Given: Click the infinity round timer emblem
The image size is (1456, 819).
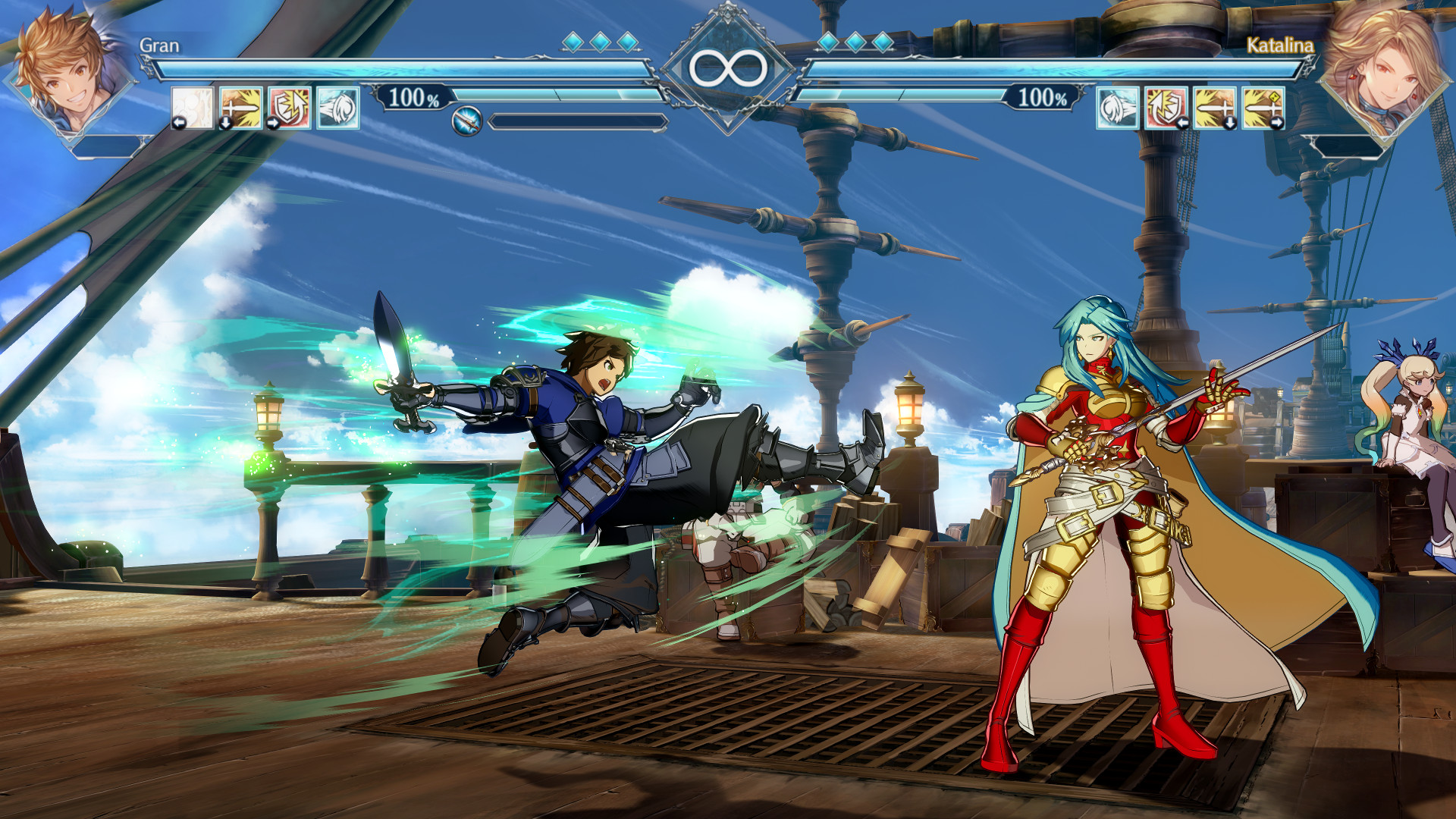Looking at the screenshot, I should click(x=728, y=66).
